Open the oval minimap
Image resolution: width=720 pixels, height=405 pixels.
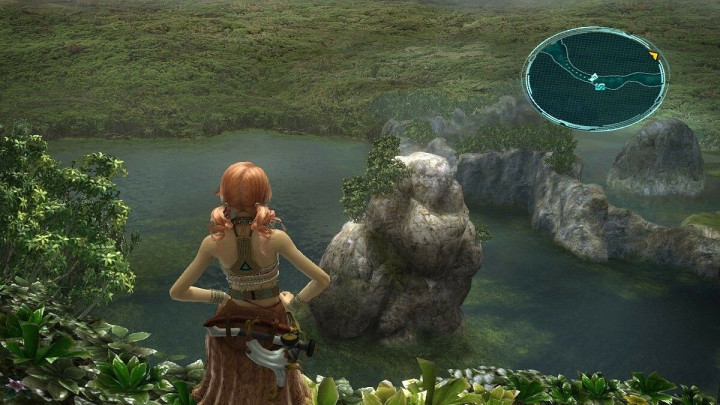tap(595, 77)
